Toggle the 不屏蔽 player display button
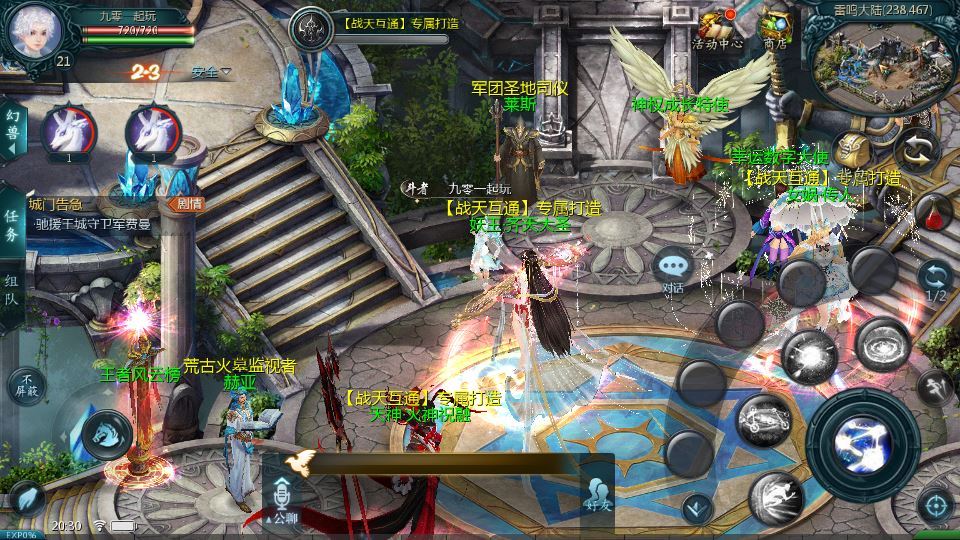Screen dimensions: 960x540 [x=27, y=385]
